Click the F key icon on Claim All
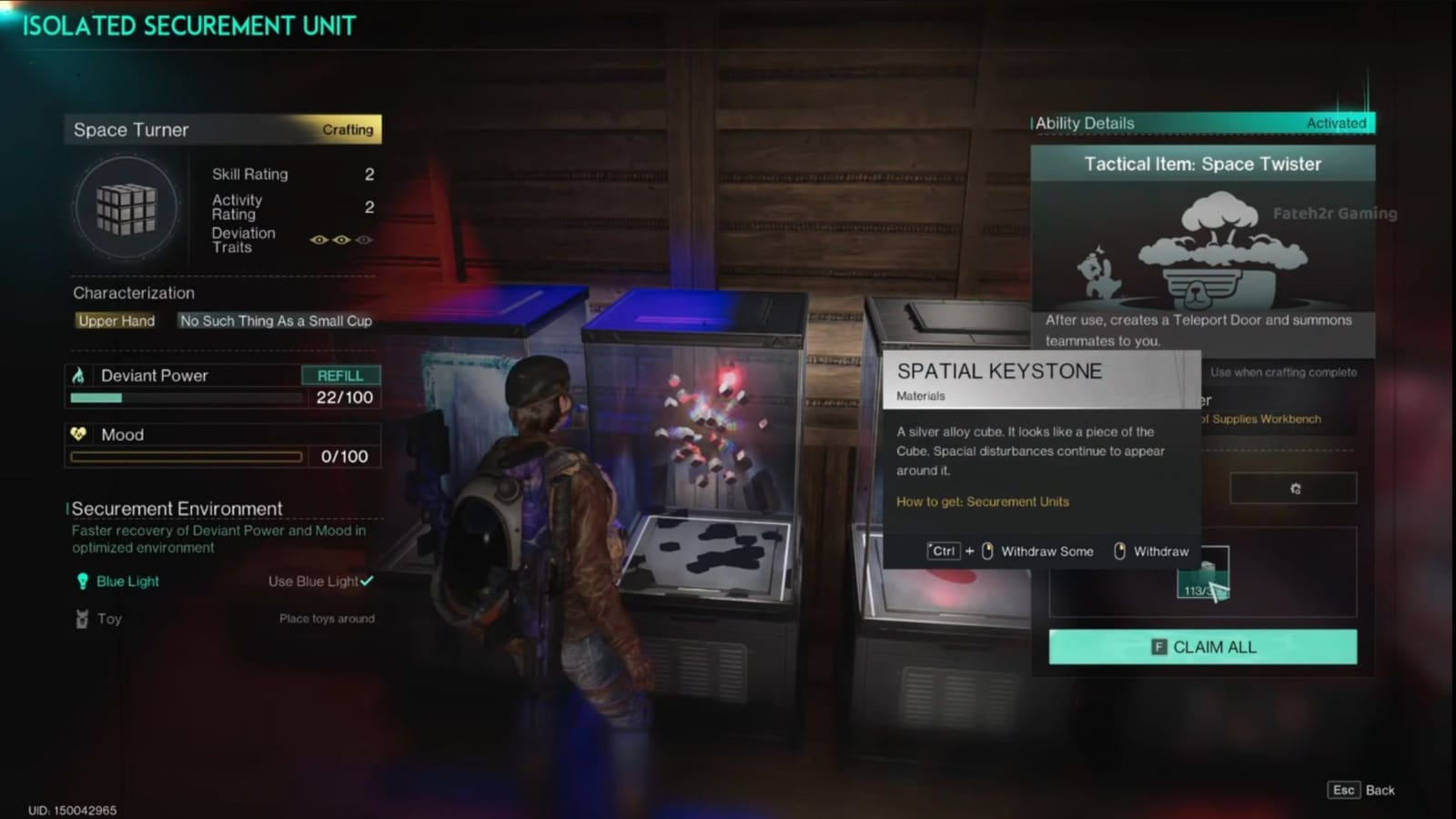Image resolution: width=1456 pixels, height=819 pixels. [1158, 647]
